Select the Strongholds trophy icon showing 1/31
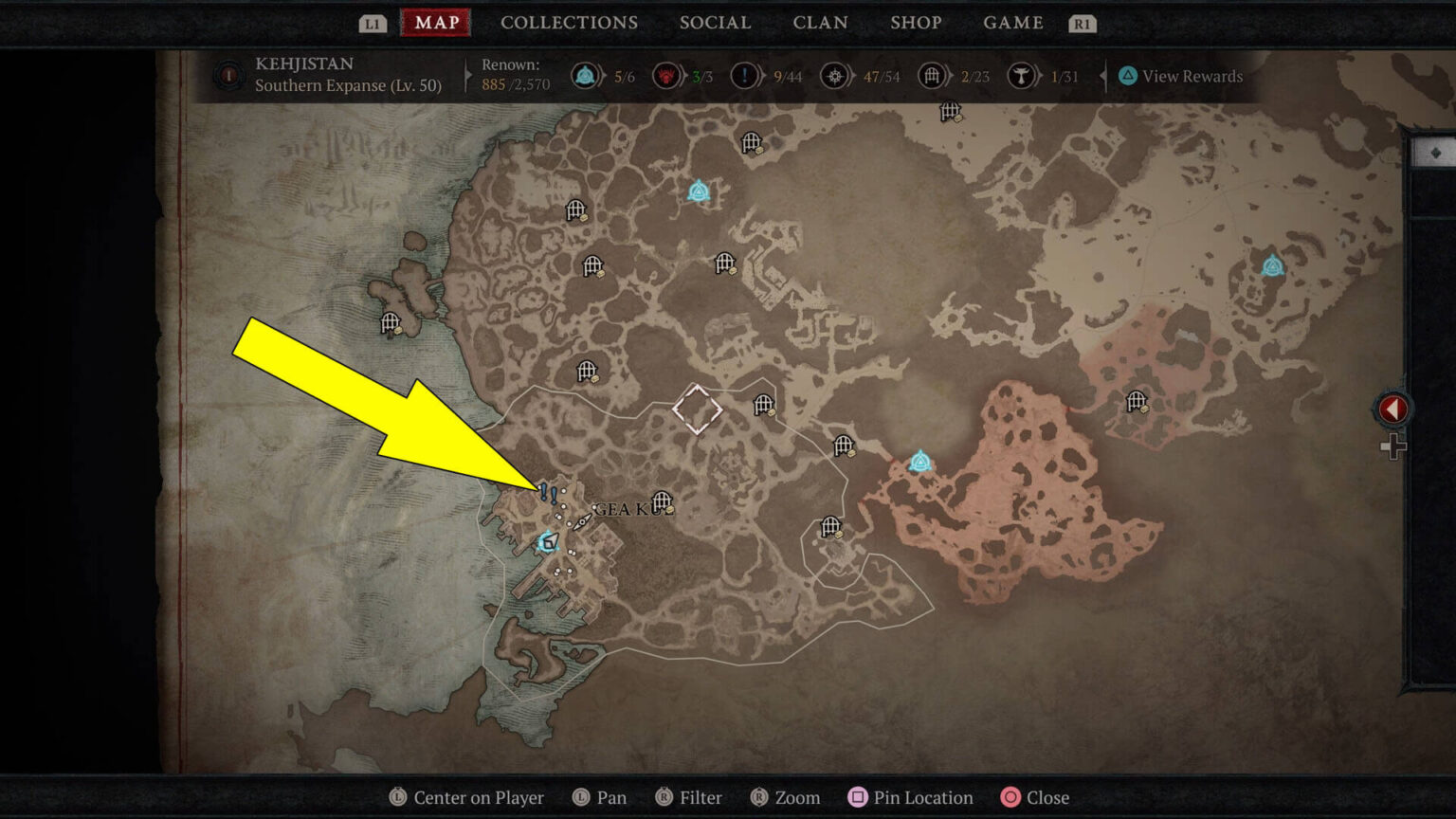1456x819 pixels. click(x=1023, y=76)
